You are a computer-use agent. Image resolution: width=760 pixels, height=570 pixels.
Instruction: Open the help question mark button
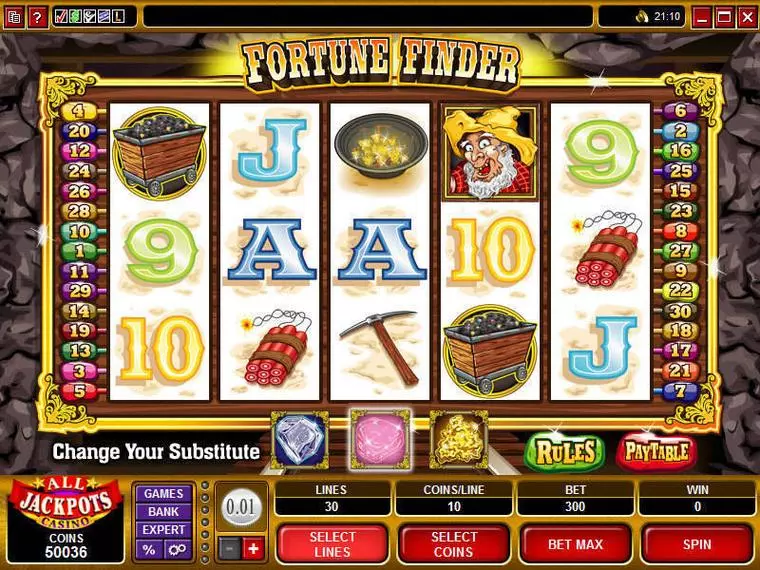pyautogui.click(x=37, y=16)
